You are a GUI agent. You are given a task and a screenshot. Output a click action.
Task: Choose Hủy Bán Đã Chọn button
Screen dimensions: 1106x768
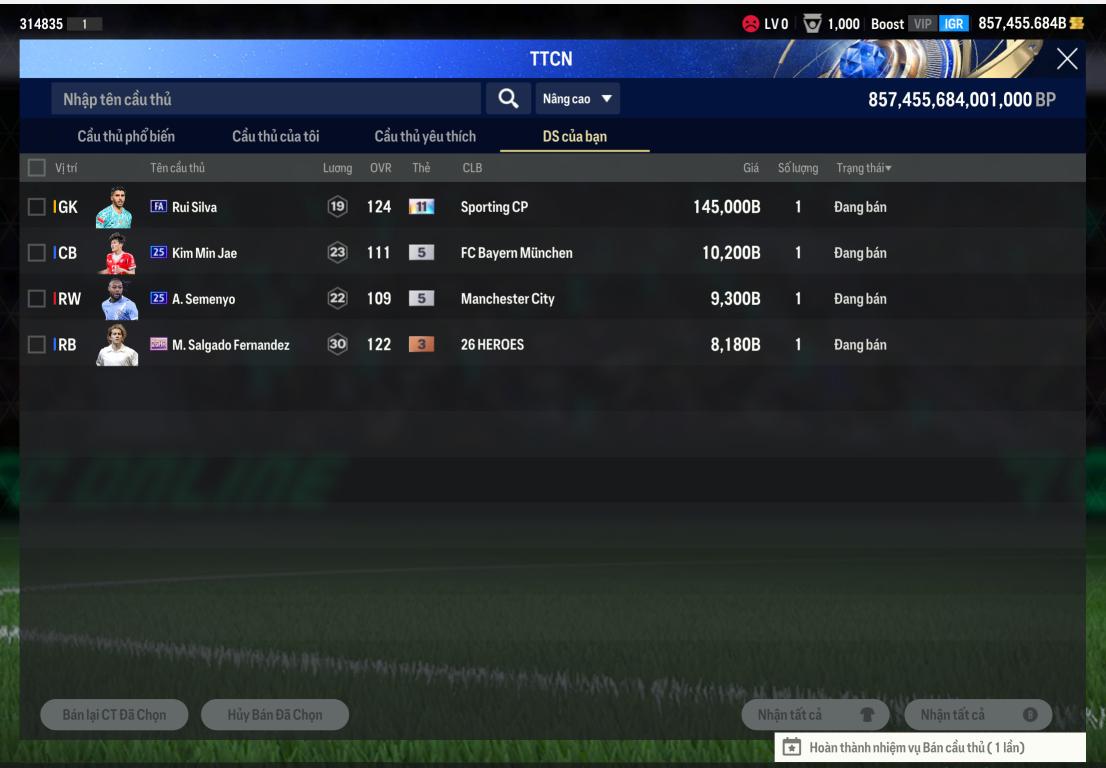275,714
